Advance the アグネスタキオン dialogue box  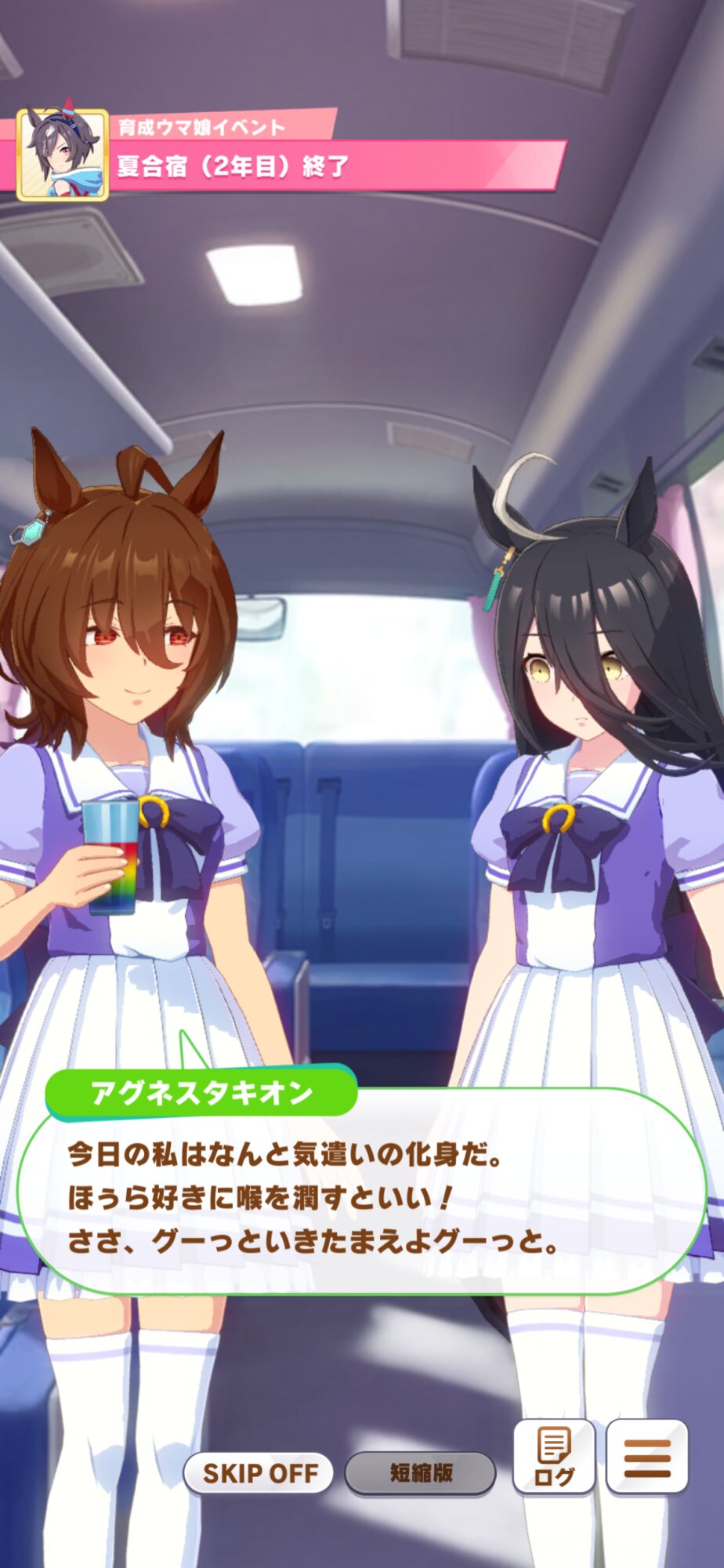(x=360, y=1198)
